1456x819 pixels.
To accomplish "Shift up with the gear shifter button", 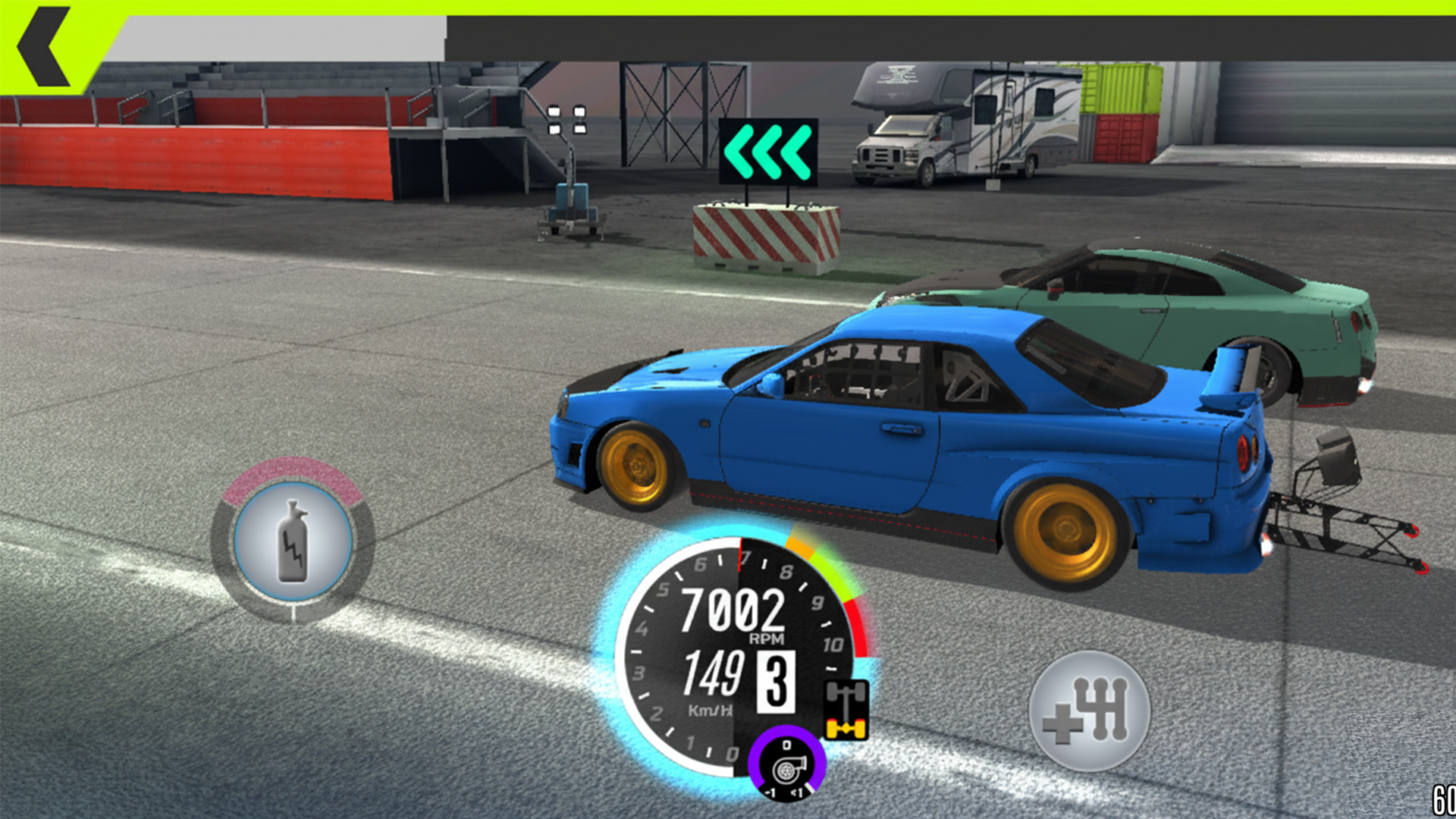I will (1089, 711).
